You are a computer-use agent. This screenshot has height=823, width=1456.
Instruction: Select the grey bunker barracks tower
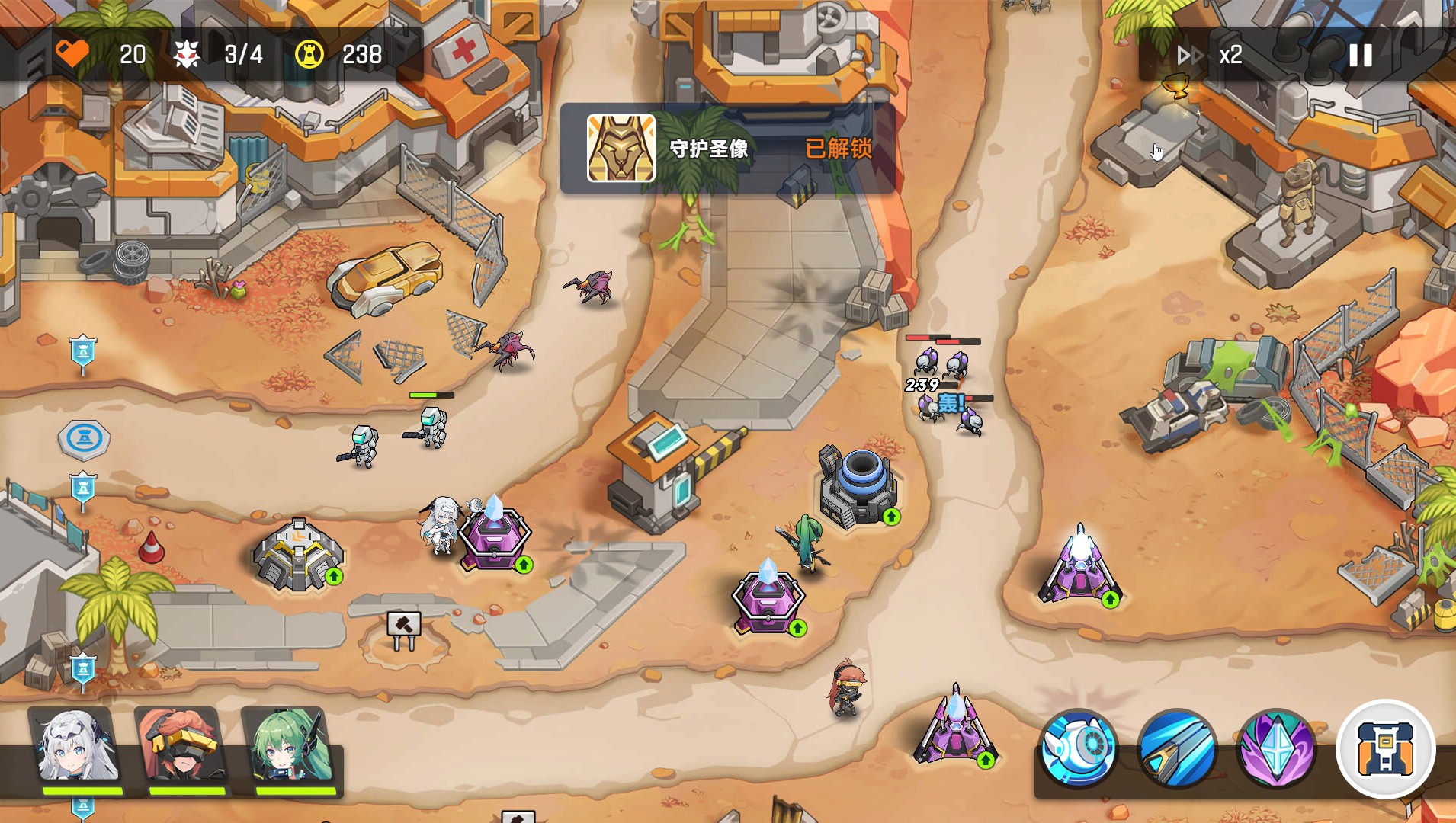pos(297,553)
